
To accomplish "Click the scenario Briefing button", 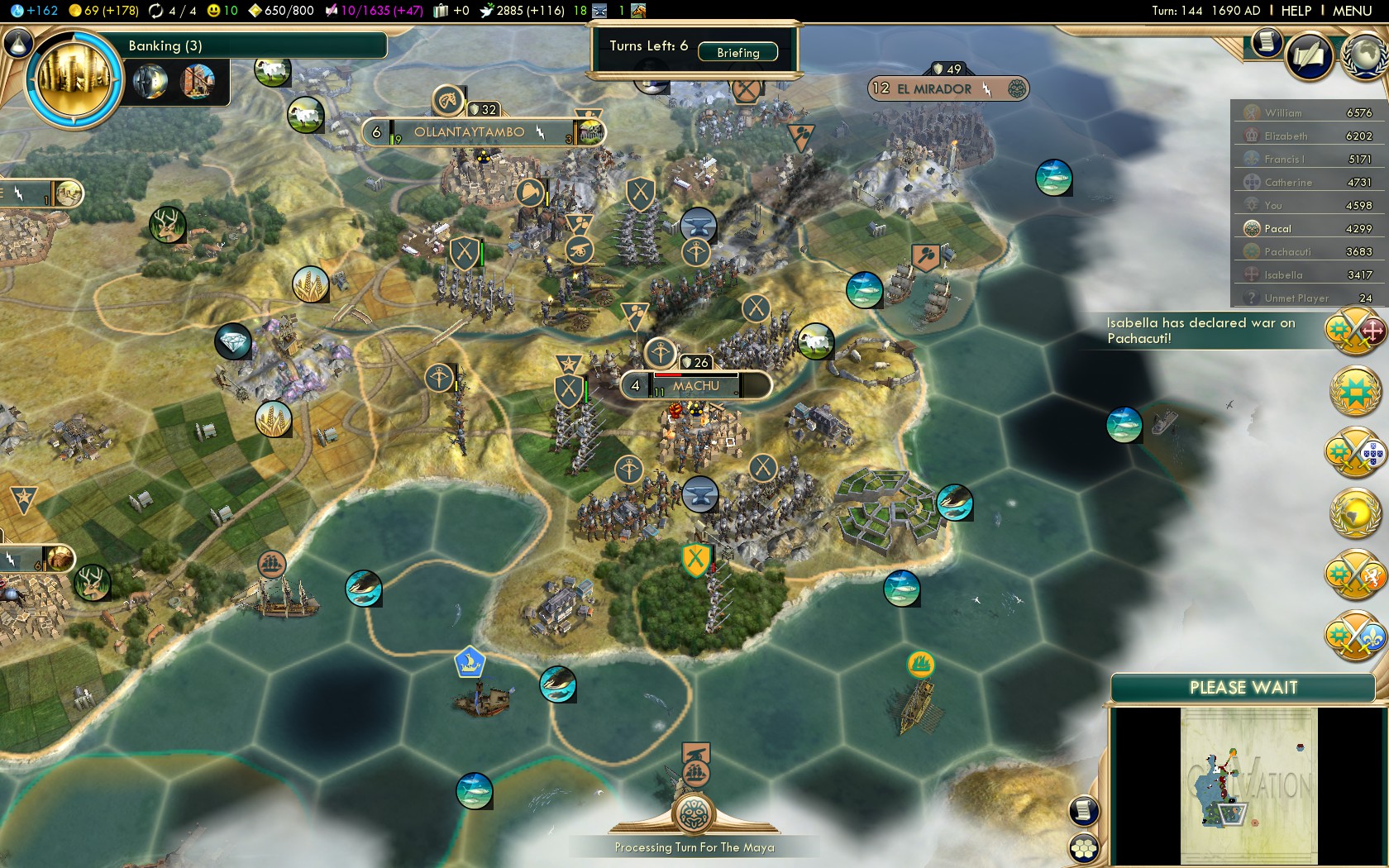I will click(737, 53).
